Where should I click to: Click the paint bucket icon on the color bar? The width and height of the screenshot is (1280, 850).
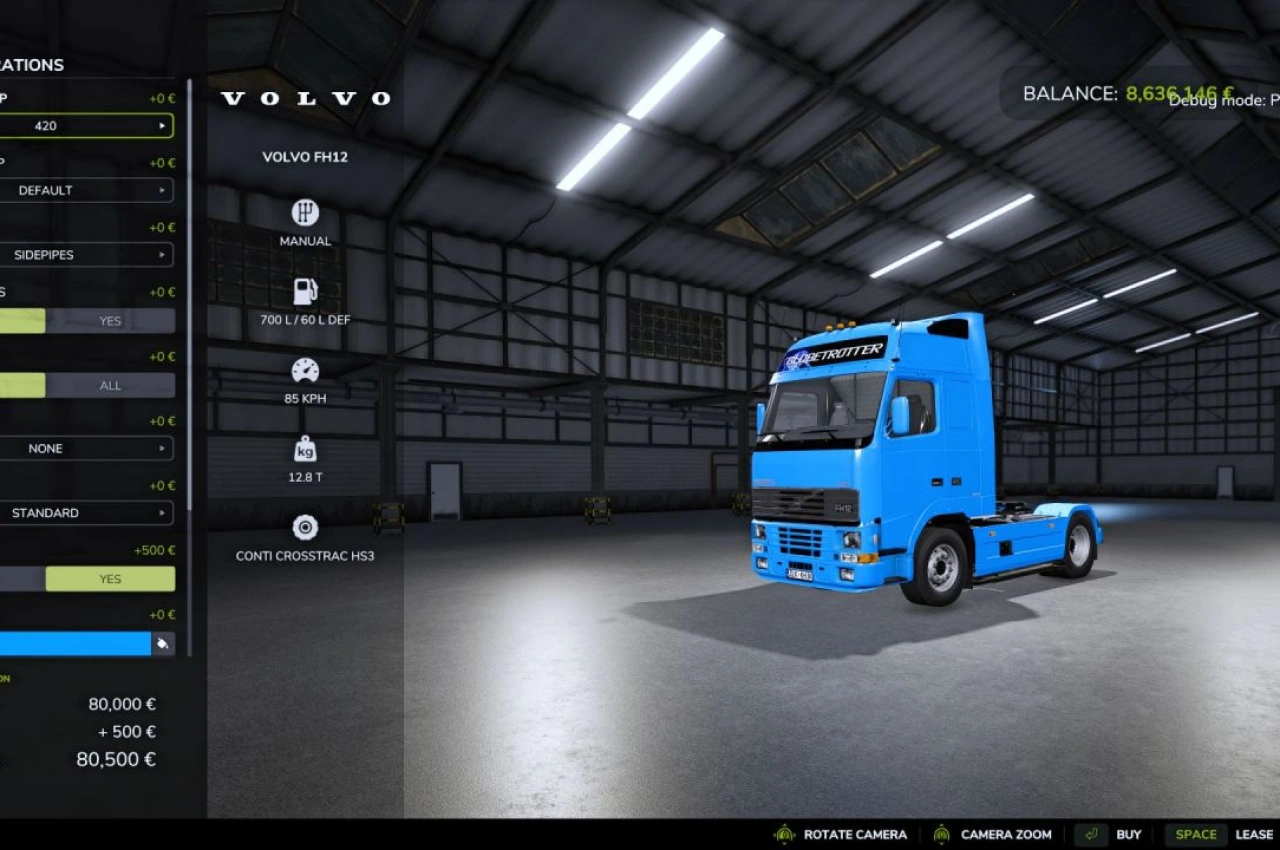(x=162, y=643)
